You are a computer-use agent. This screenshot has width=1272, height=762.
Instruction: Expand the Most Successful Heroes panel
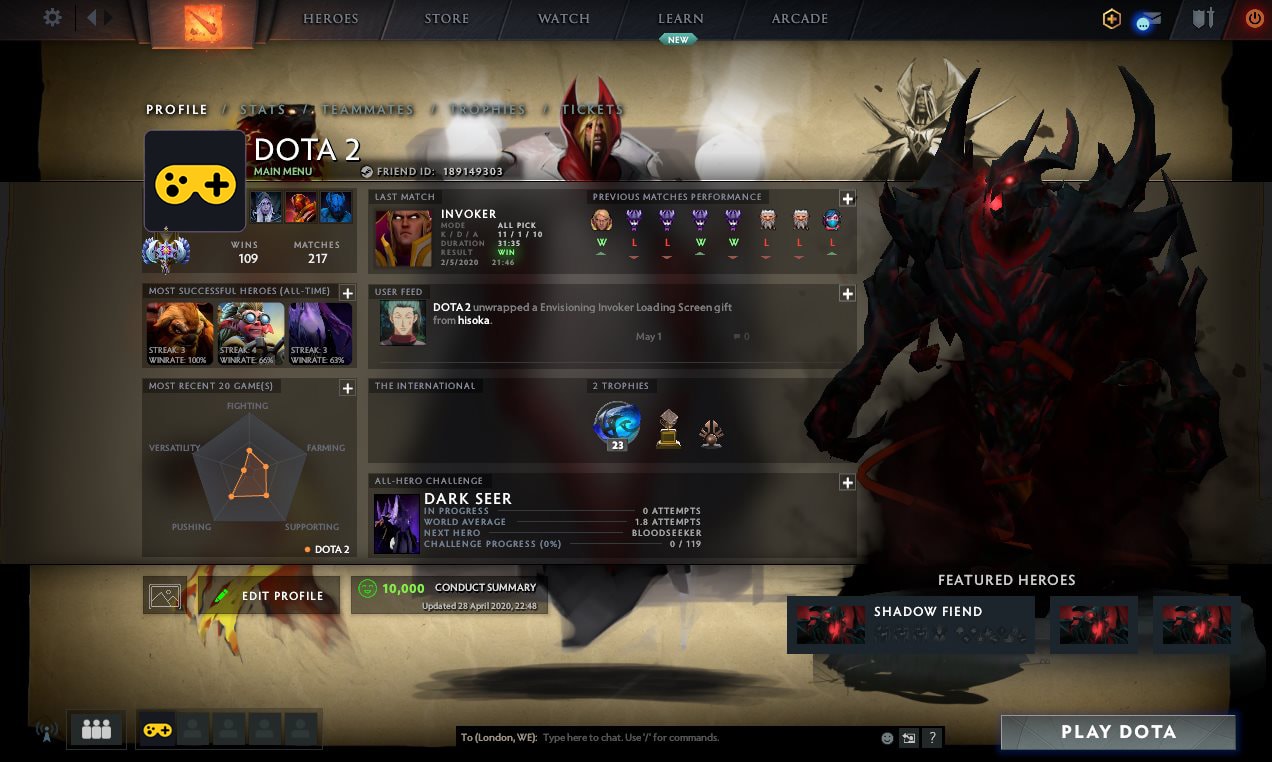click(347, 293)
